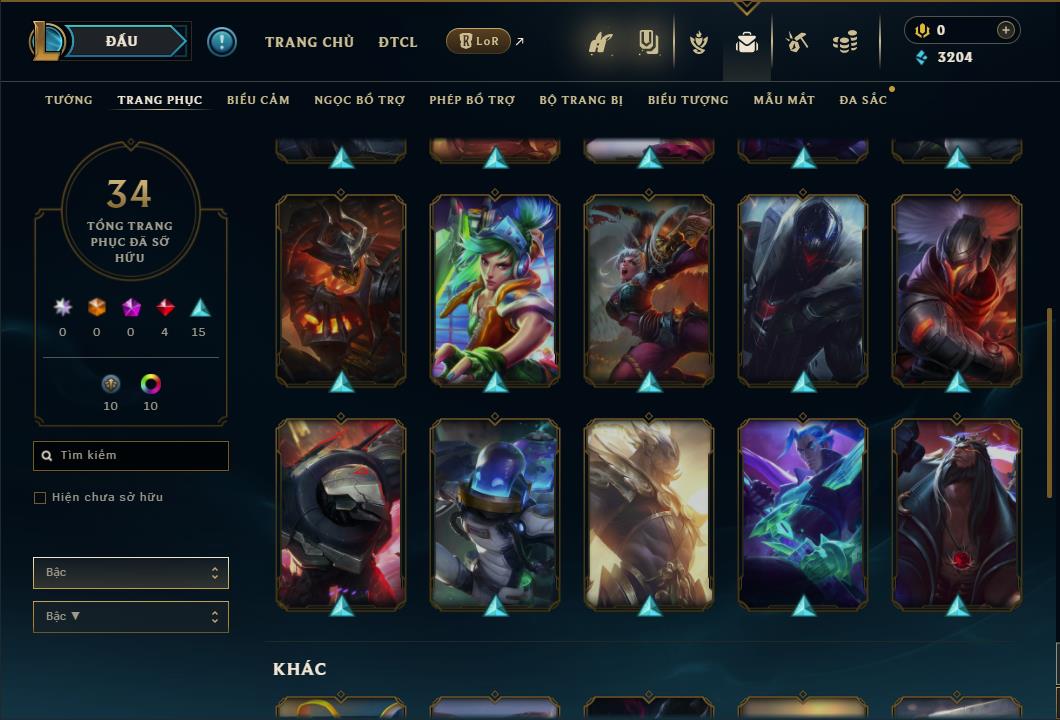
Task: Open the store coin stack icon
Action: (845, 42)
